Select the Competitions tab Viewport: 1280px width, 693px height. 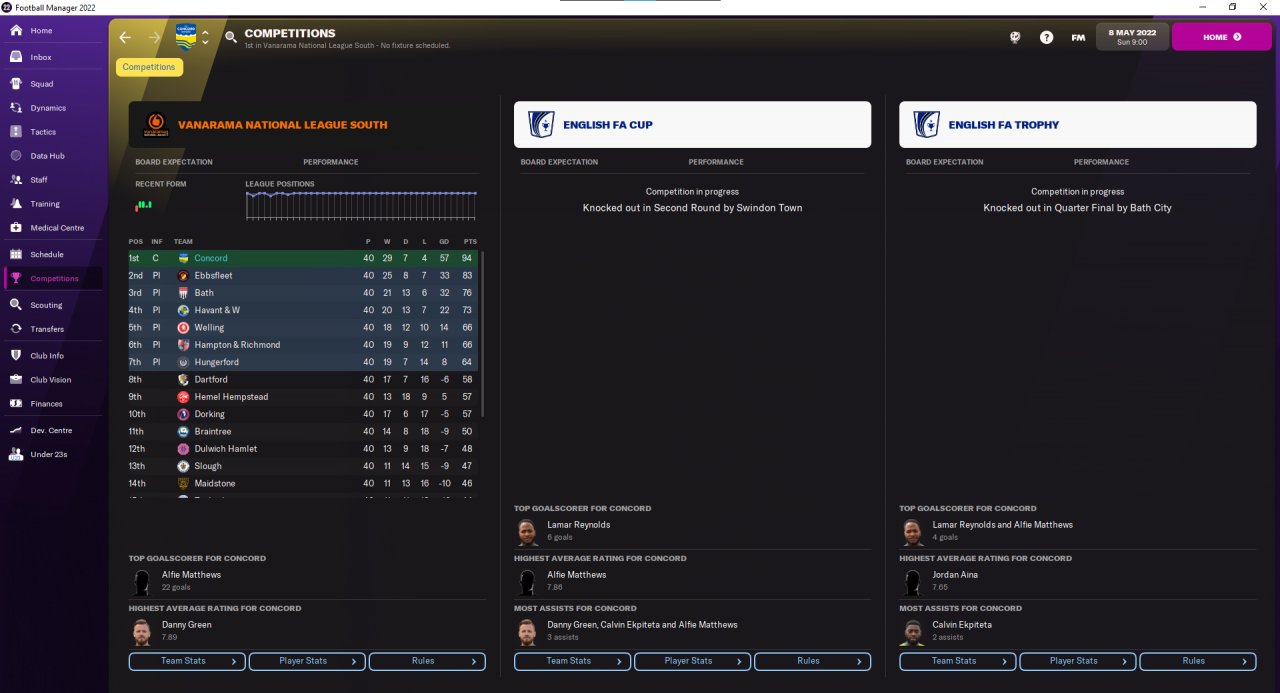click(x=149, y=67)
